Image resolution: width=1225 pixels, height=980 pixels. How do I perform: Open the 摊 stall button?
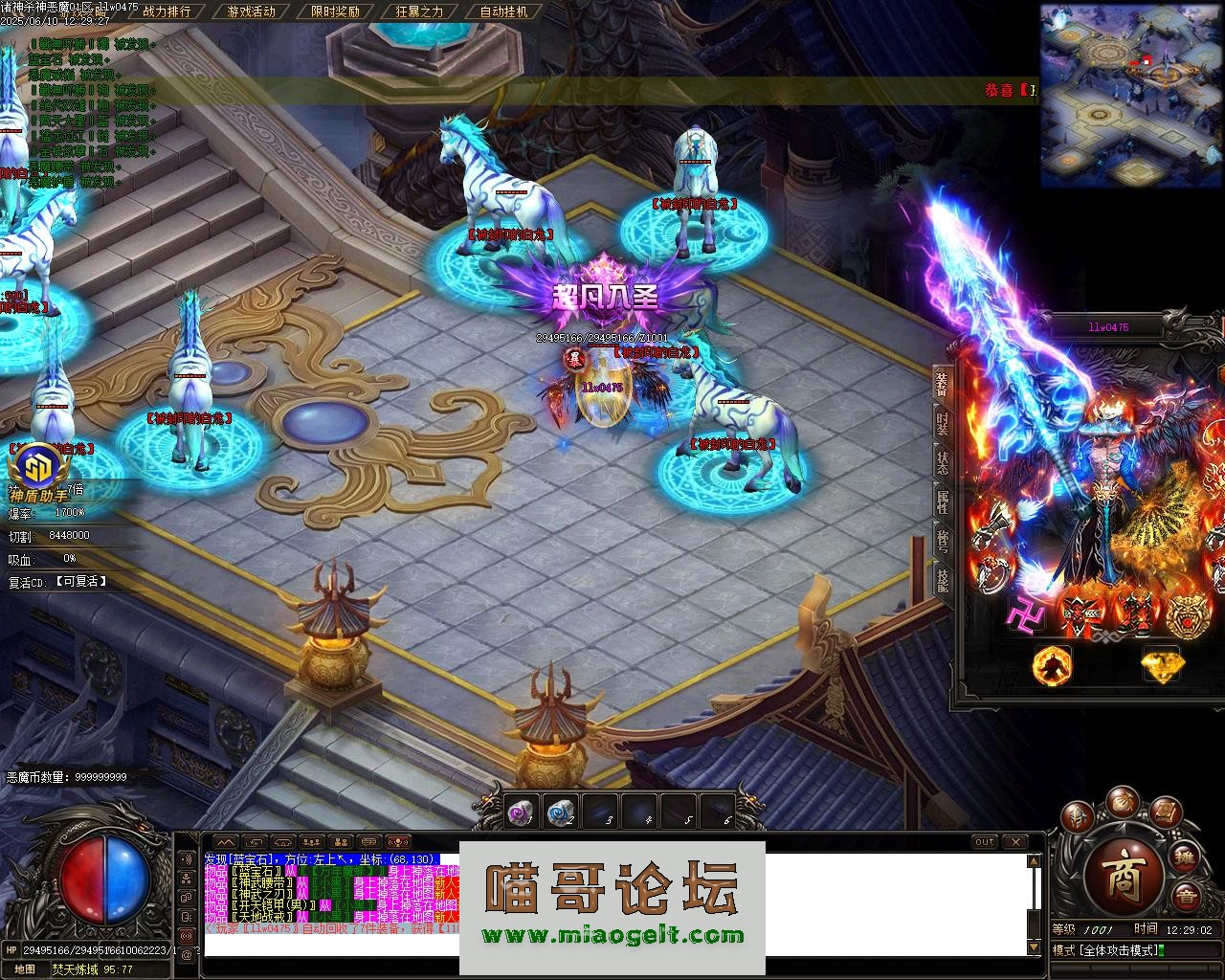[1185, 856]
